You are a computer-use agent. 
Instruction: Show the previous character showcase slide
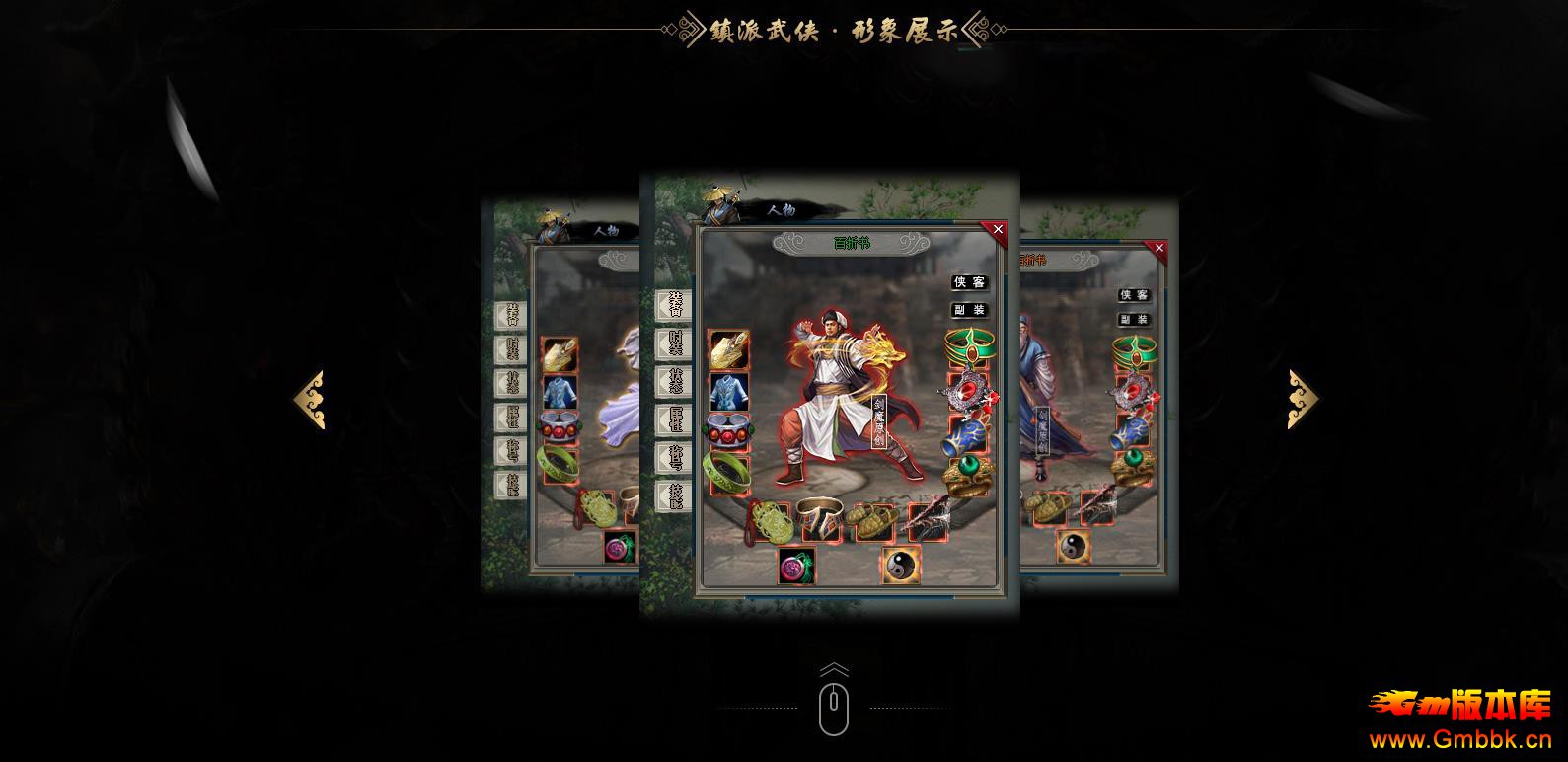pyautogui.click(x=309, y=400)
